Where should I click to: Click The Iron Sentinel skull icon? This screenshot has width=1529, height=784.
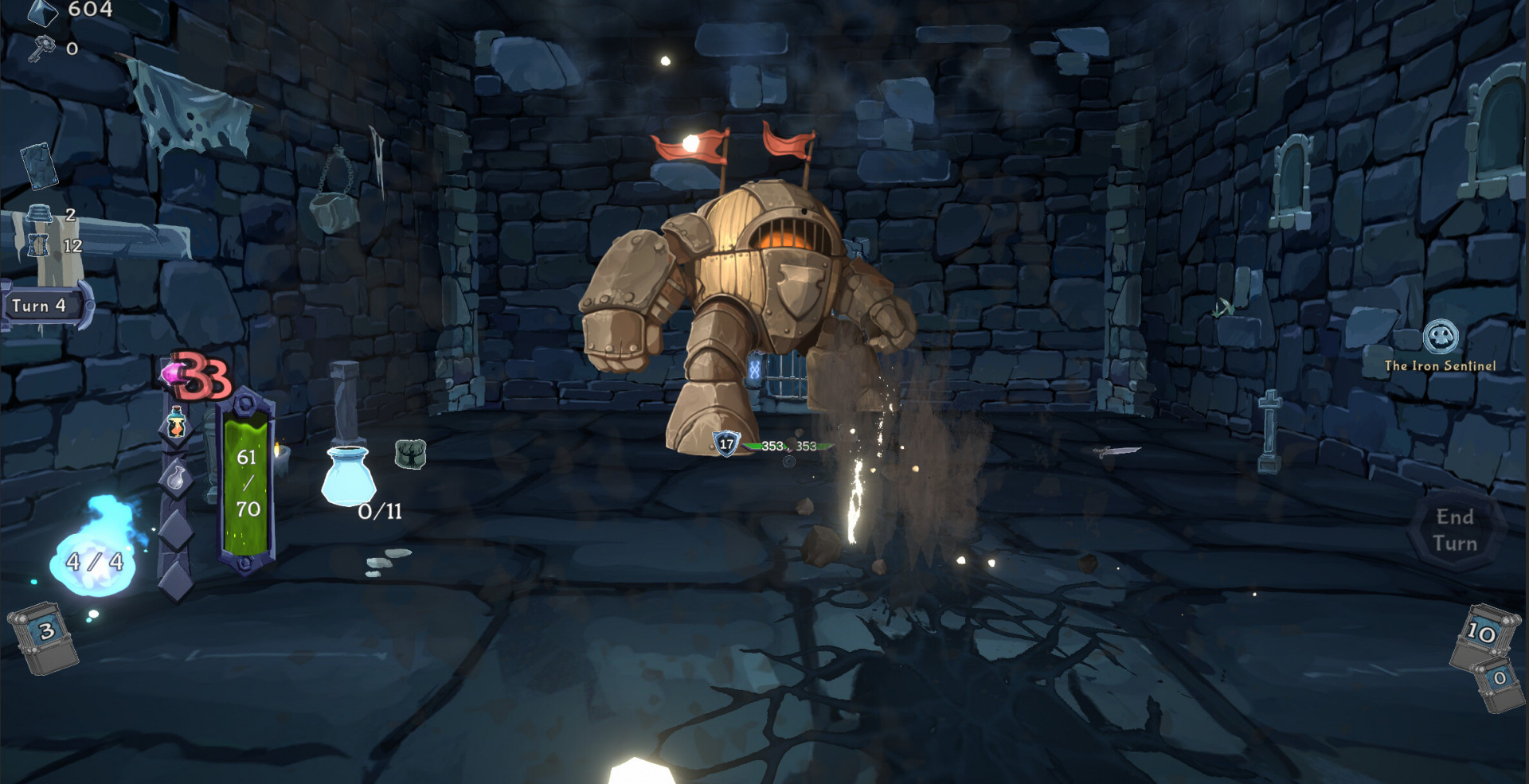1441,337
